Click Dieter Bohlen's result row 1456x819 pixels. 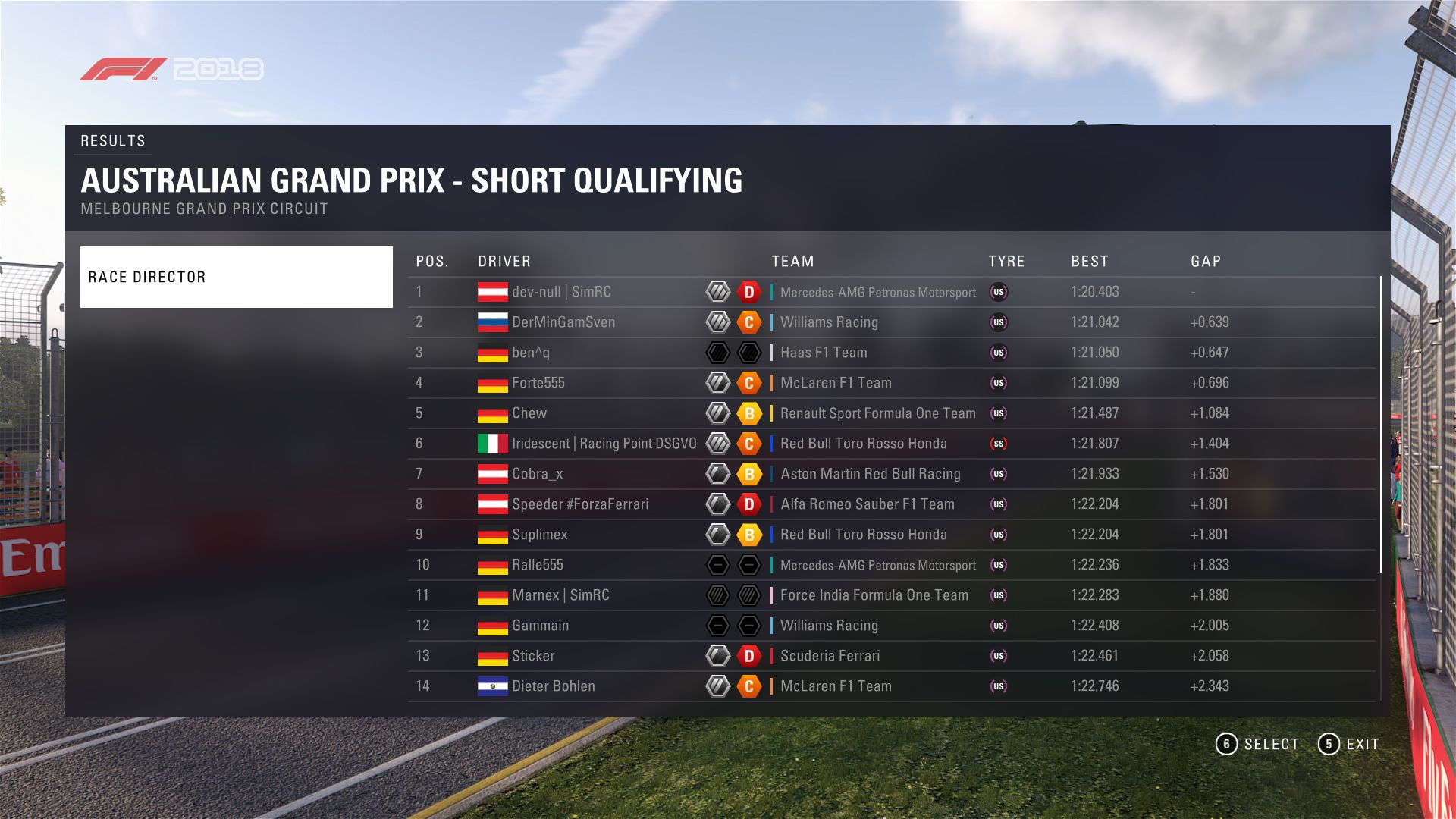(554, 686)
